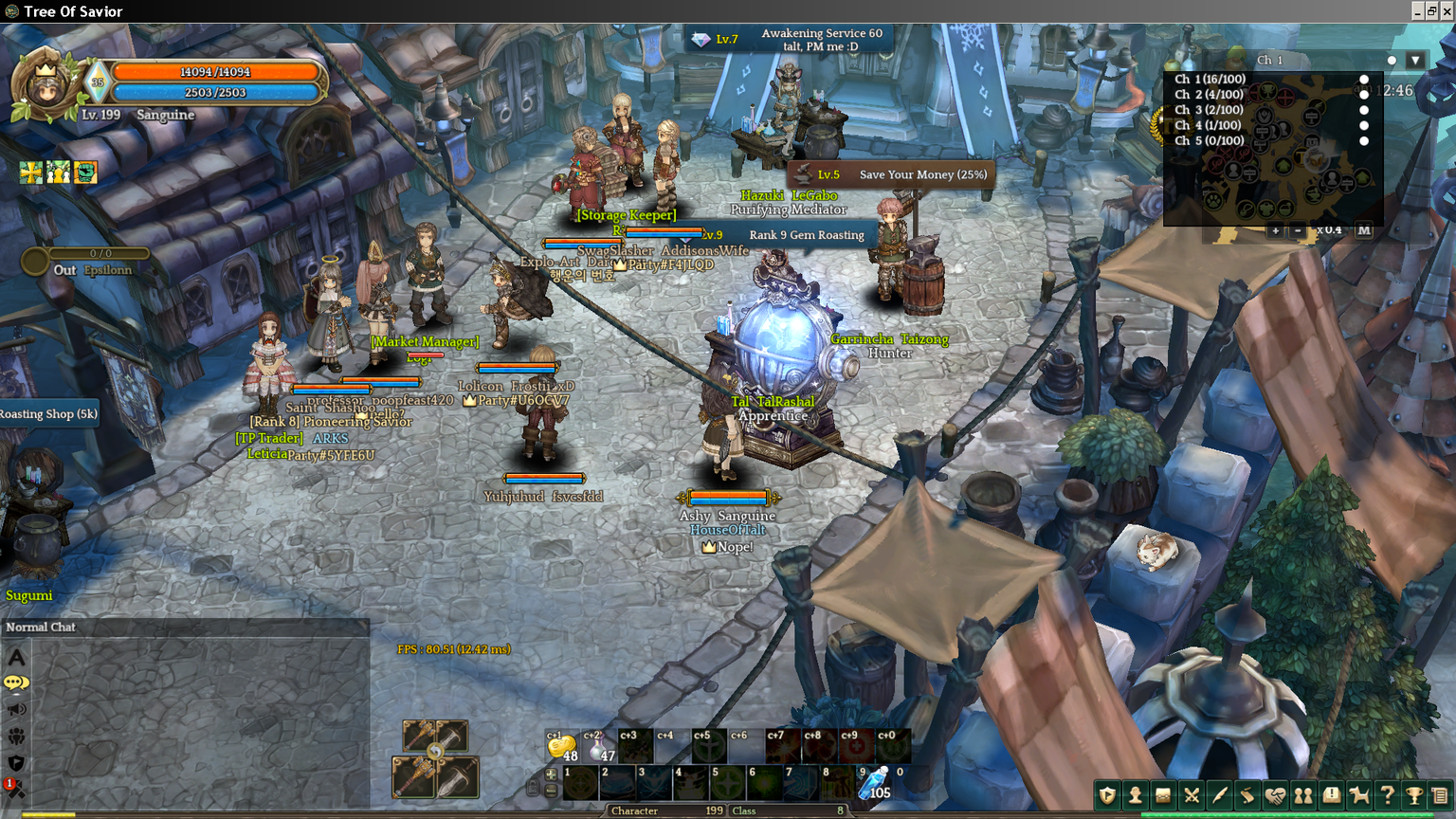Select channel Ch 3 from the list

point(1210,110)
